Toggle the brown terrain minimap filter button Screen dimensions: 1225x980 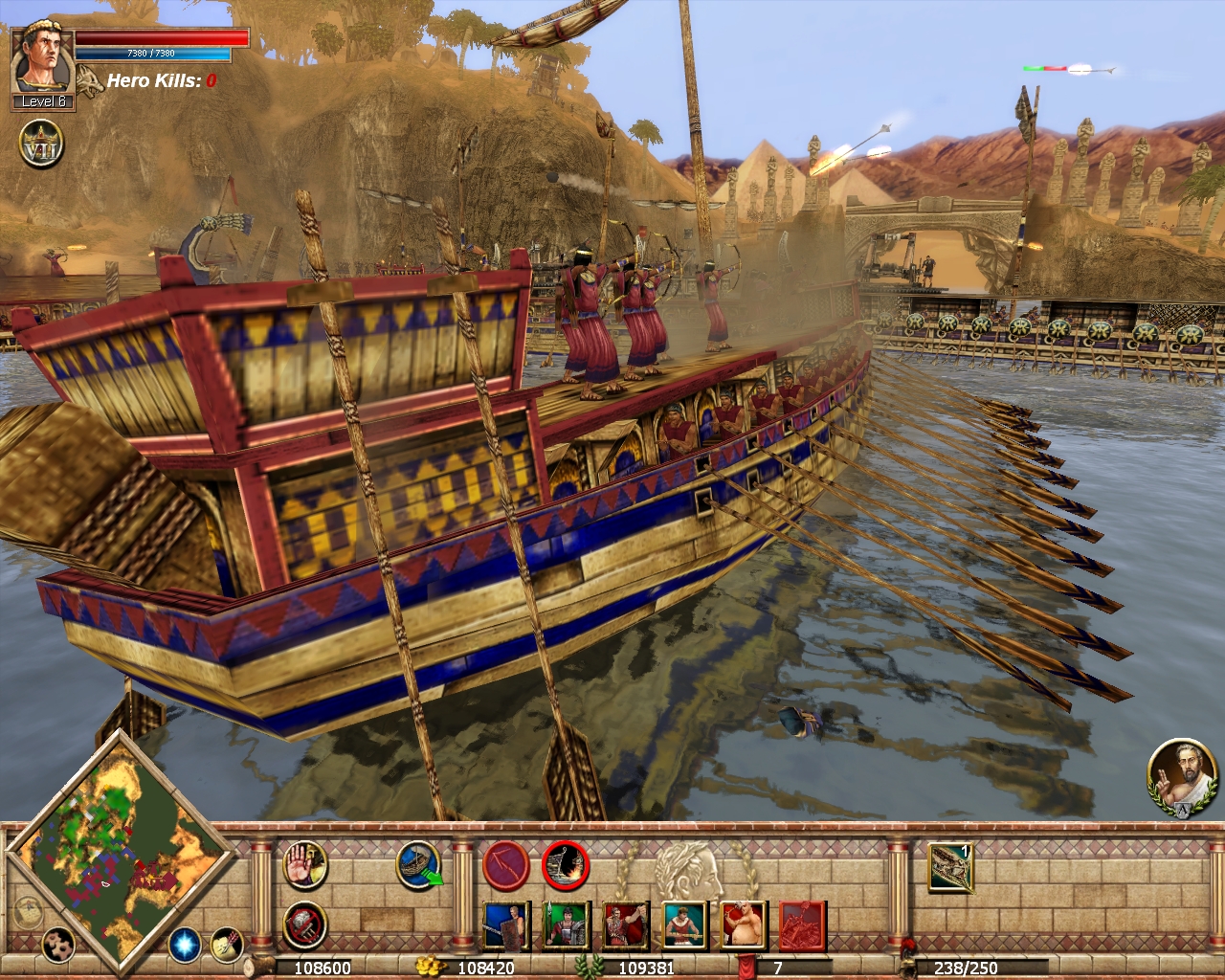point(58,945)
